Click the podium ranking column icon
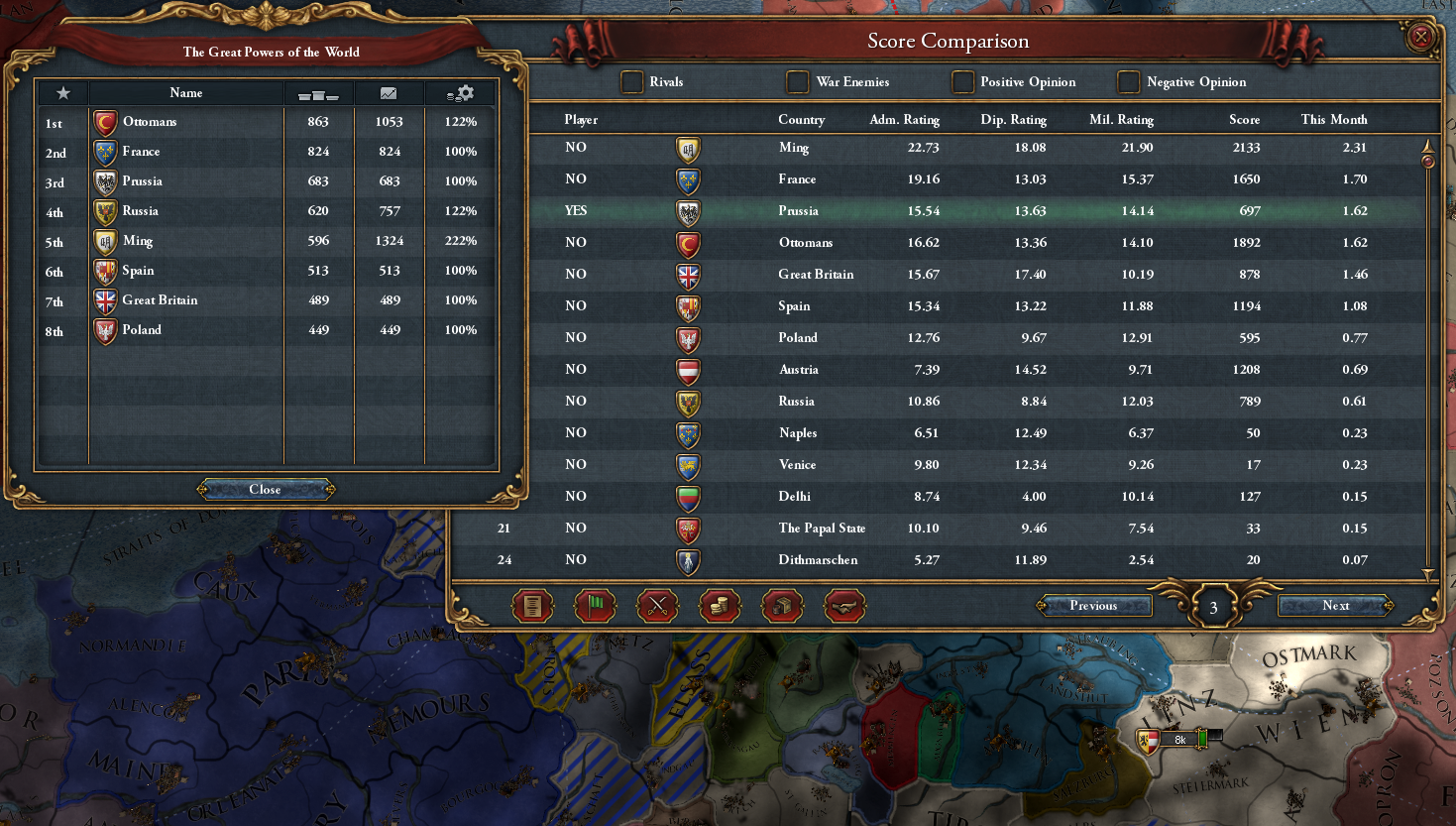 (319, 92)
